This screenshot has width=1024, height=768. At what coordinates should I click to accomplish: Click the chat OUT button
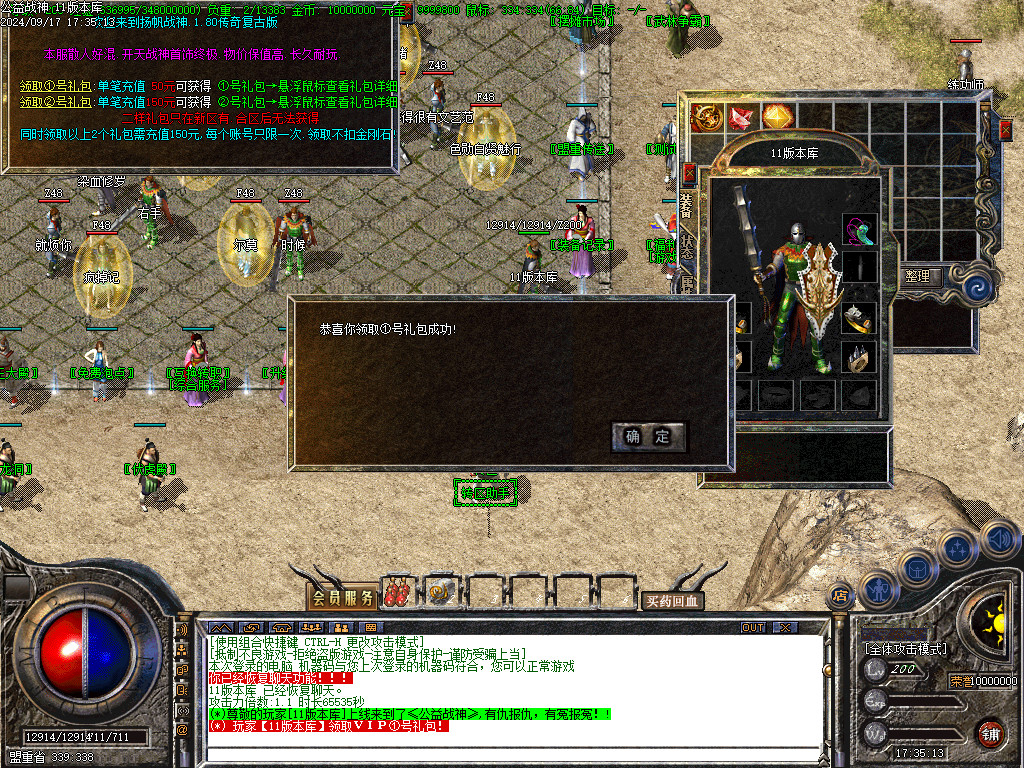tap(753, 627)
